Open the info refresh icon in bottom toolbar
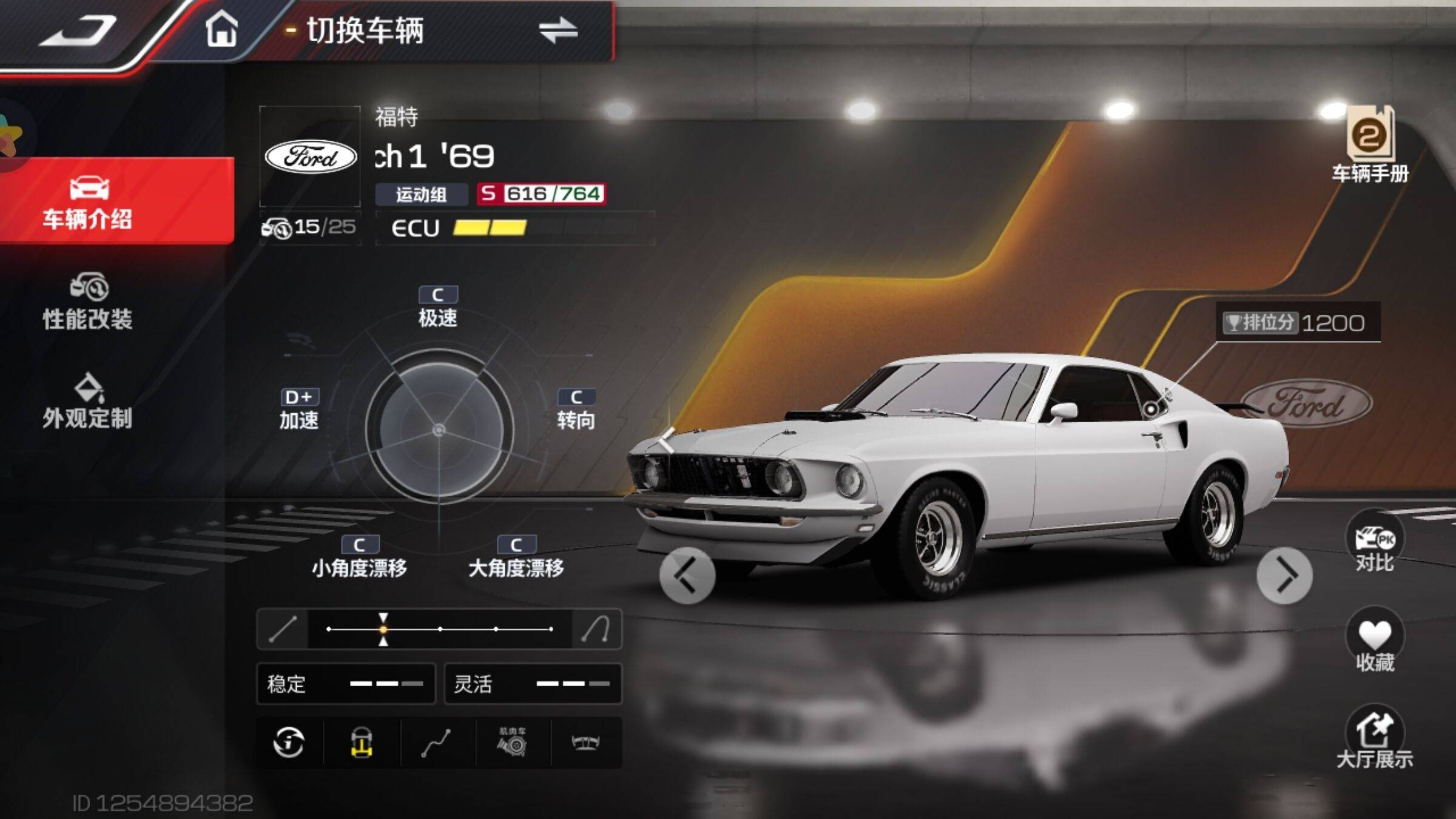1456x819 pixels. click(289, 742)
